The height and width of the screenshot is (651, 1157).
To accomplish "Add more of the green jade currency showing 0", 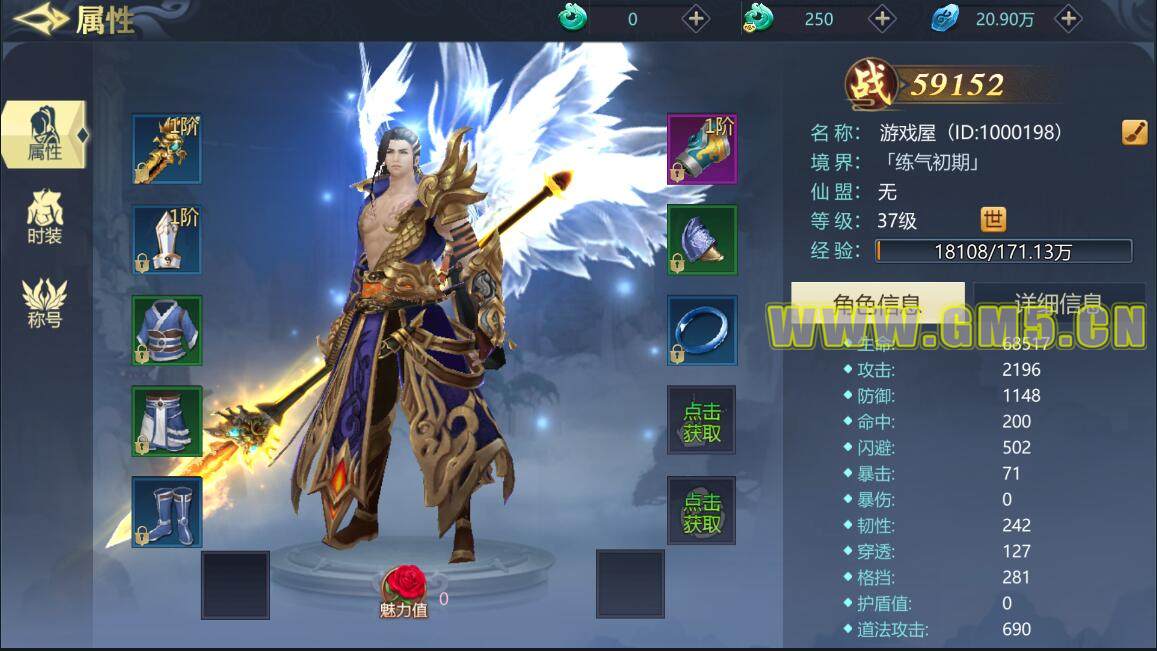I will point(696,18).
